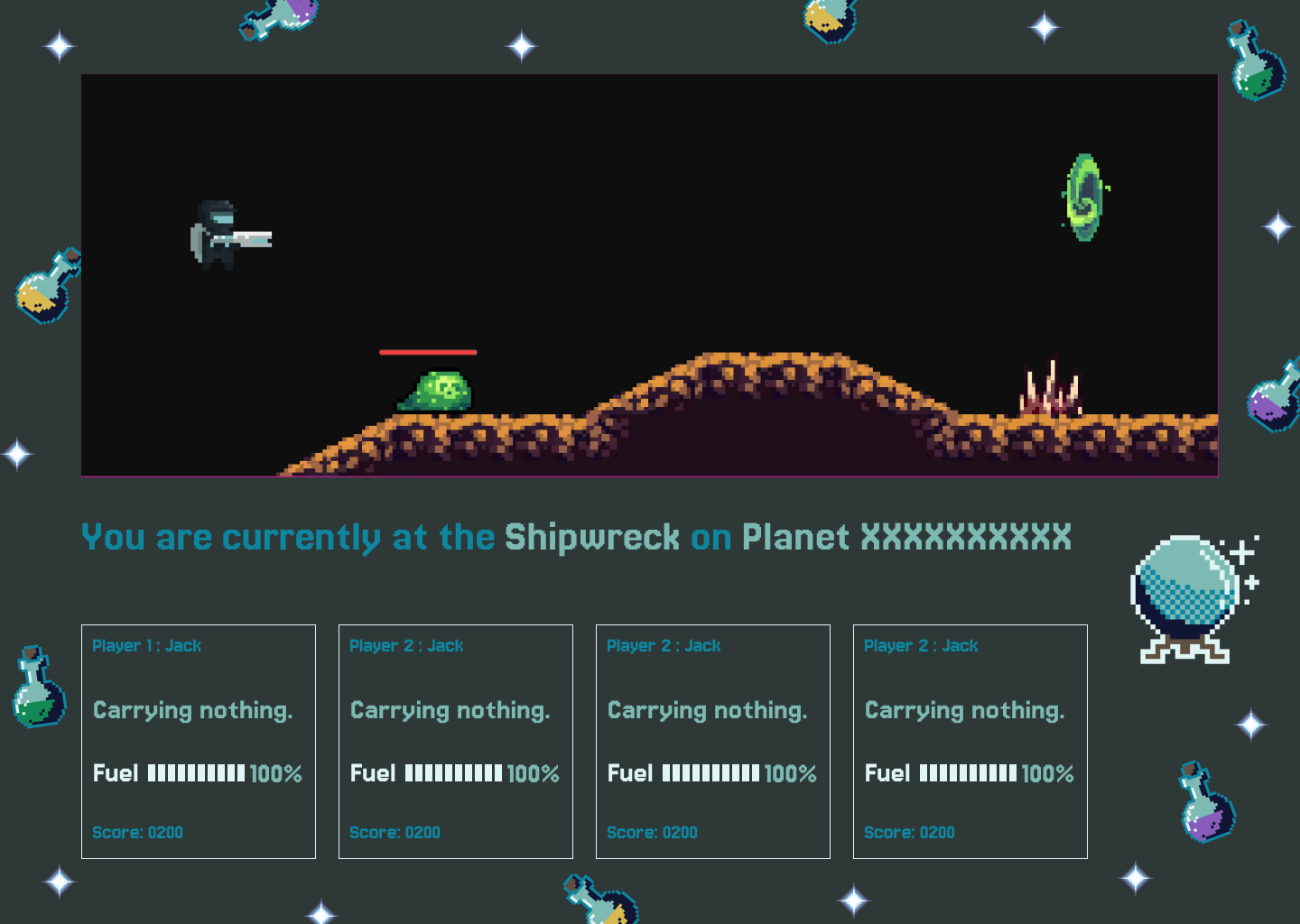Click the slime's red health bar
The width and height of the screenshot is (1300, 924).
428,352
